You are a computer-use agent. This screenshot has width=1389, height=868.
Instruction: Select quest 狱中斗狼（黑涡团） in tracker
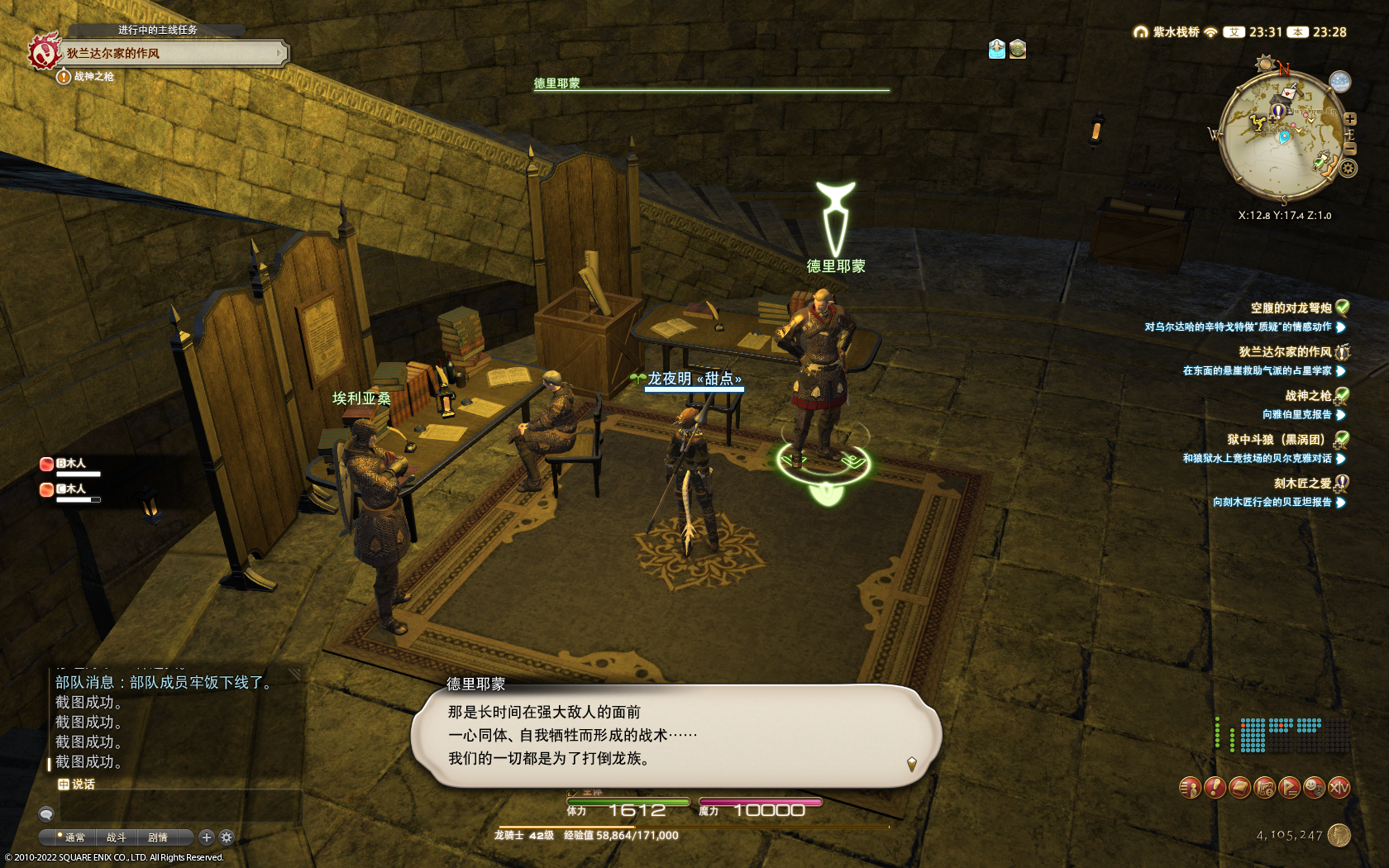click(1279, 440)
